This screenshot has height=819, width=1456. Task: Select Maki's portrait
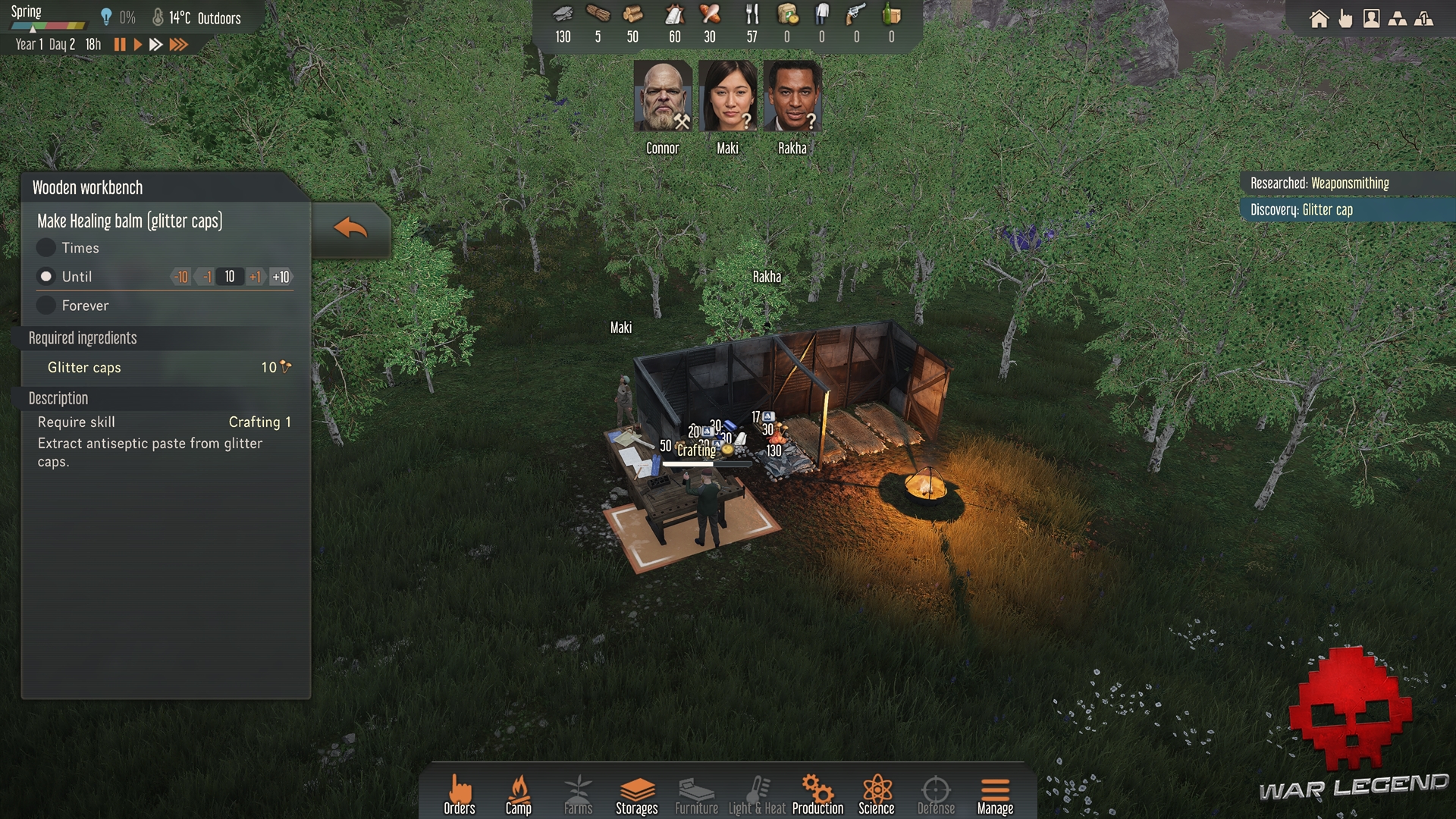click(727, 97)
